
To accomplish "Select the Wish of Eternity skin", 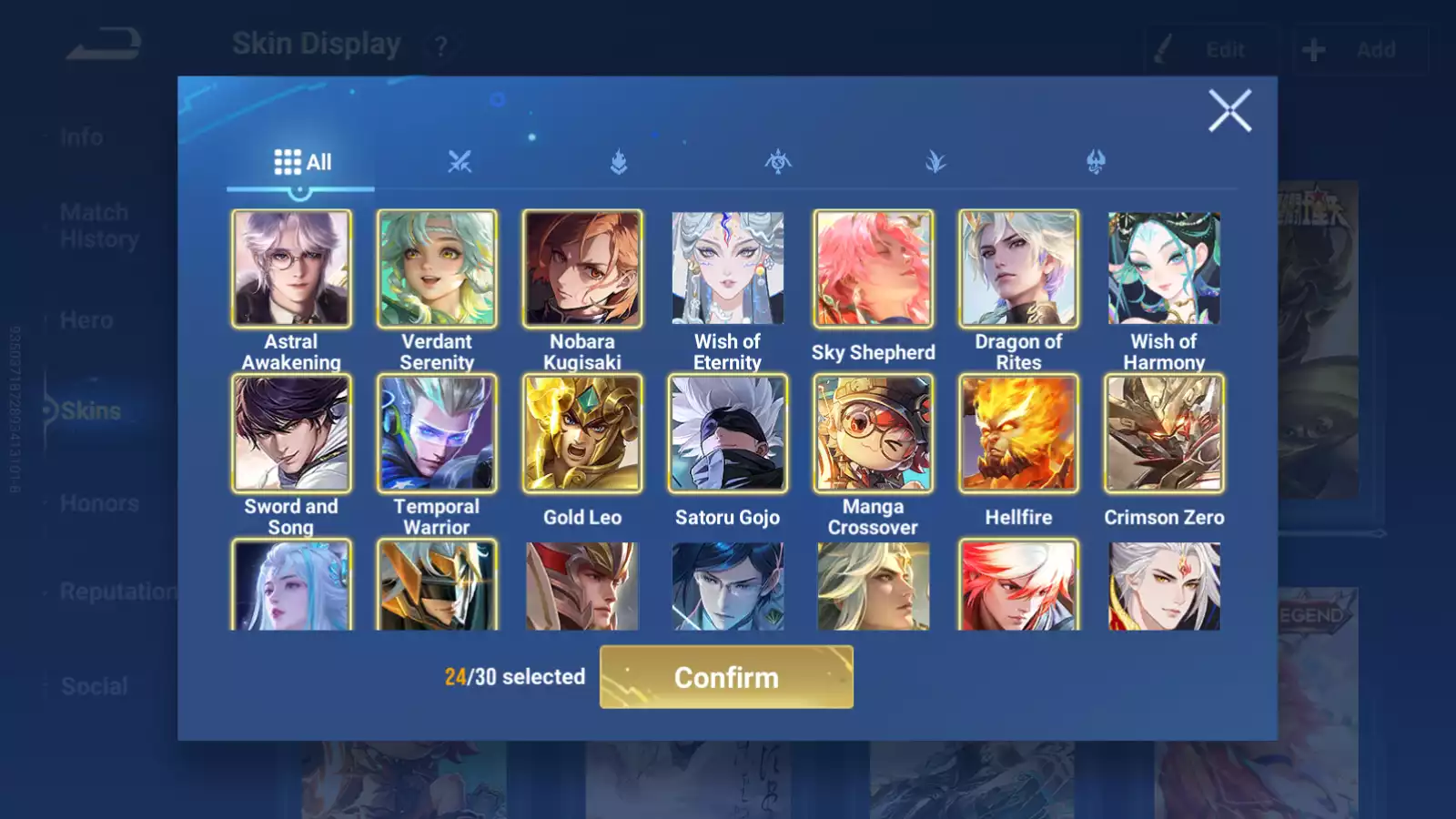I will [x=727, y=268].
